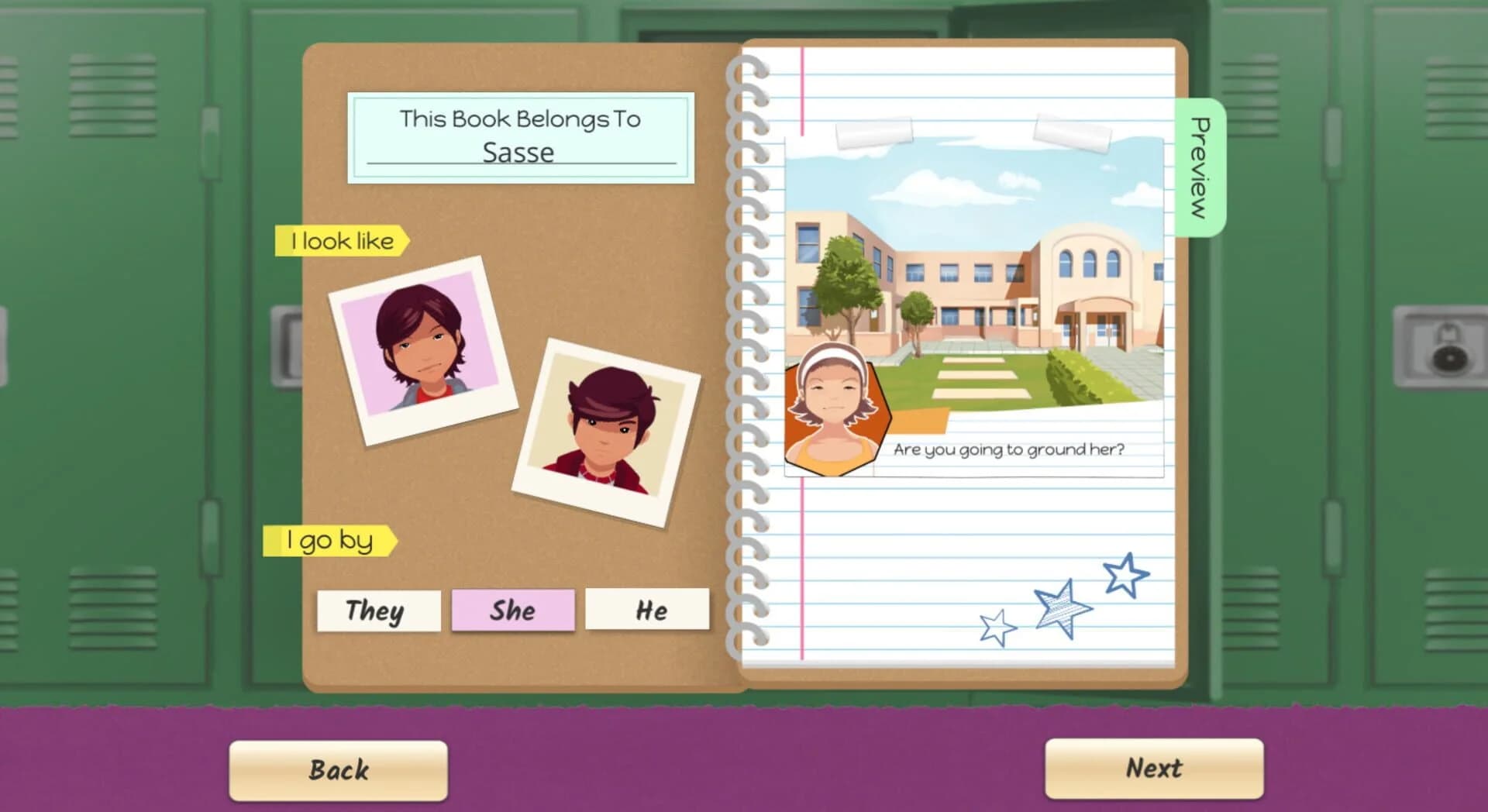The image size is (1488, 812).
Task: Select the 'He' pronoun option
Action: click(x=647, y=610)
